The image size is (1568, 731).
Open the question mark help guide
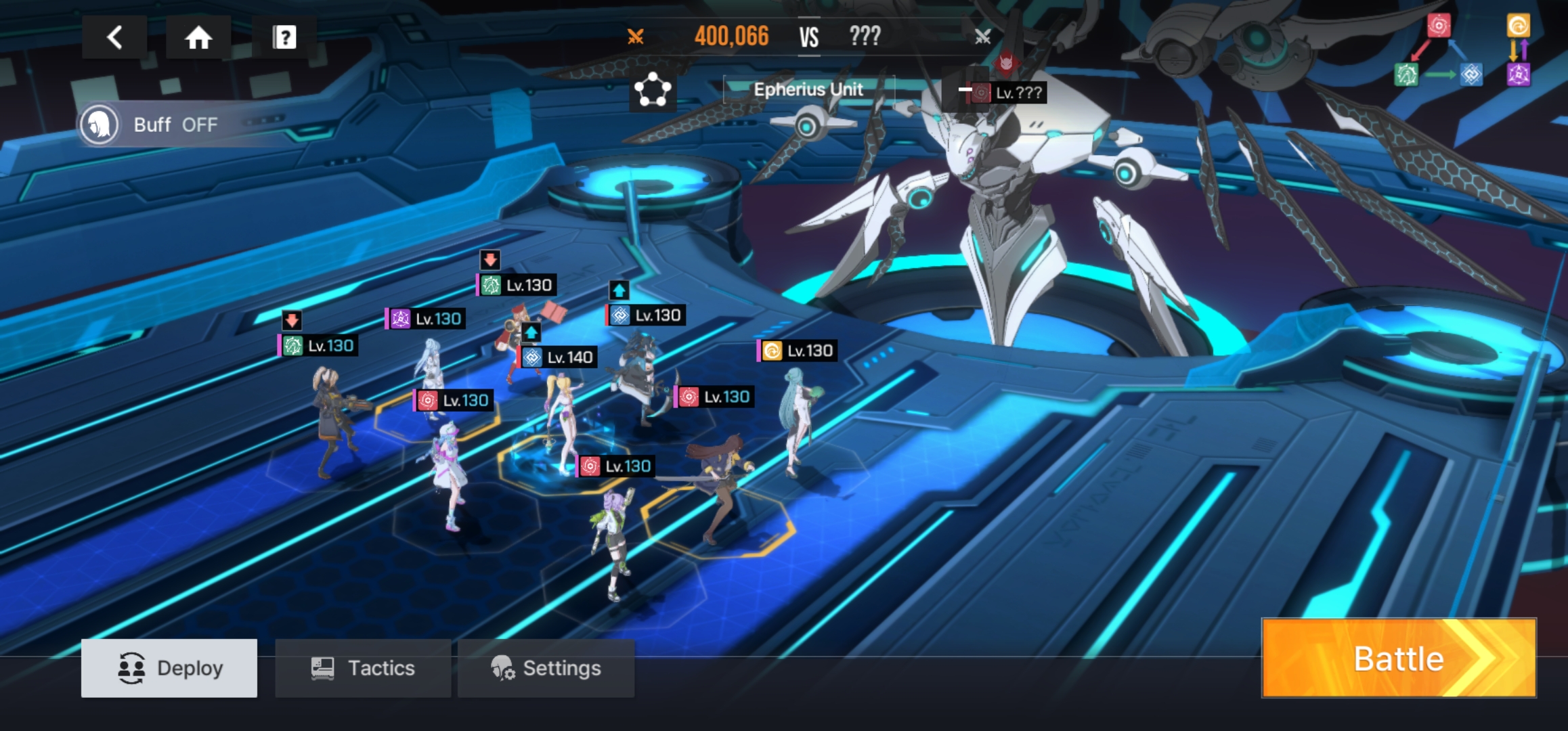click(x=284, y=37)
